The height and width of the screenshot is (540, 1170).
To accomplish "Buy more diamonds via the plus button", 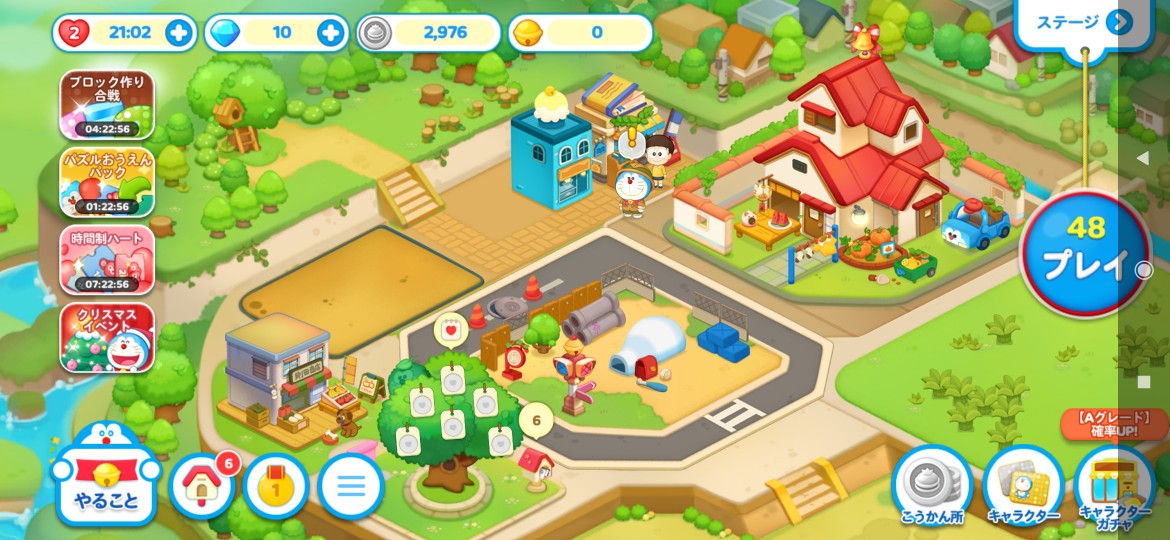I will tap(331, 33).
